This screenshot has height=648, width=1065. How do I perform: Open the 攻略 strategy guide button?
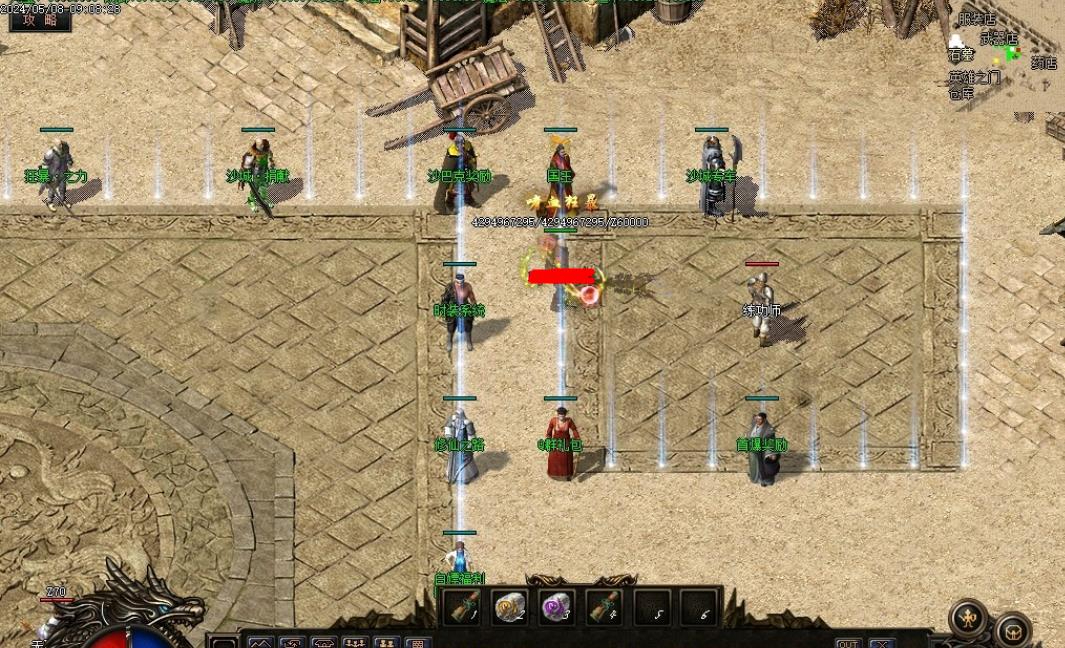(x=40, y=19)
